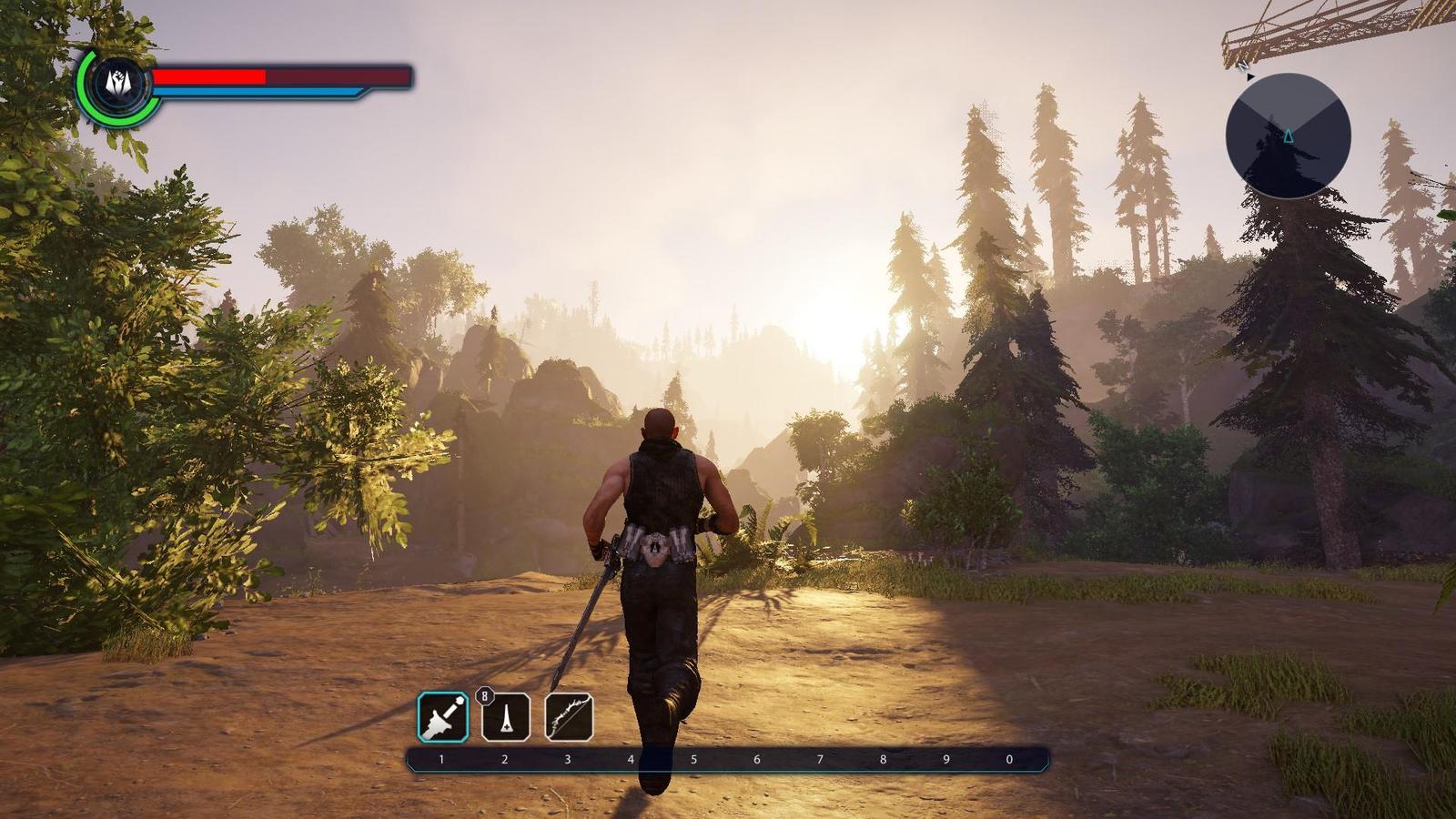Screen dimensions: 1456x819
Task: Use the healing potion in the hotbar
Action: point(506,717)
